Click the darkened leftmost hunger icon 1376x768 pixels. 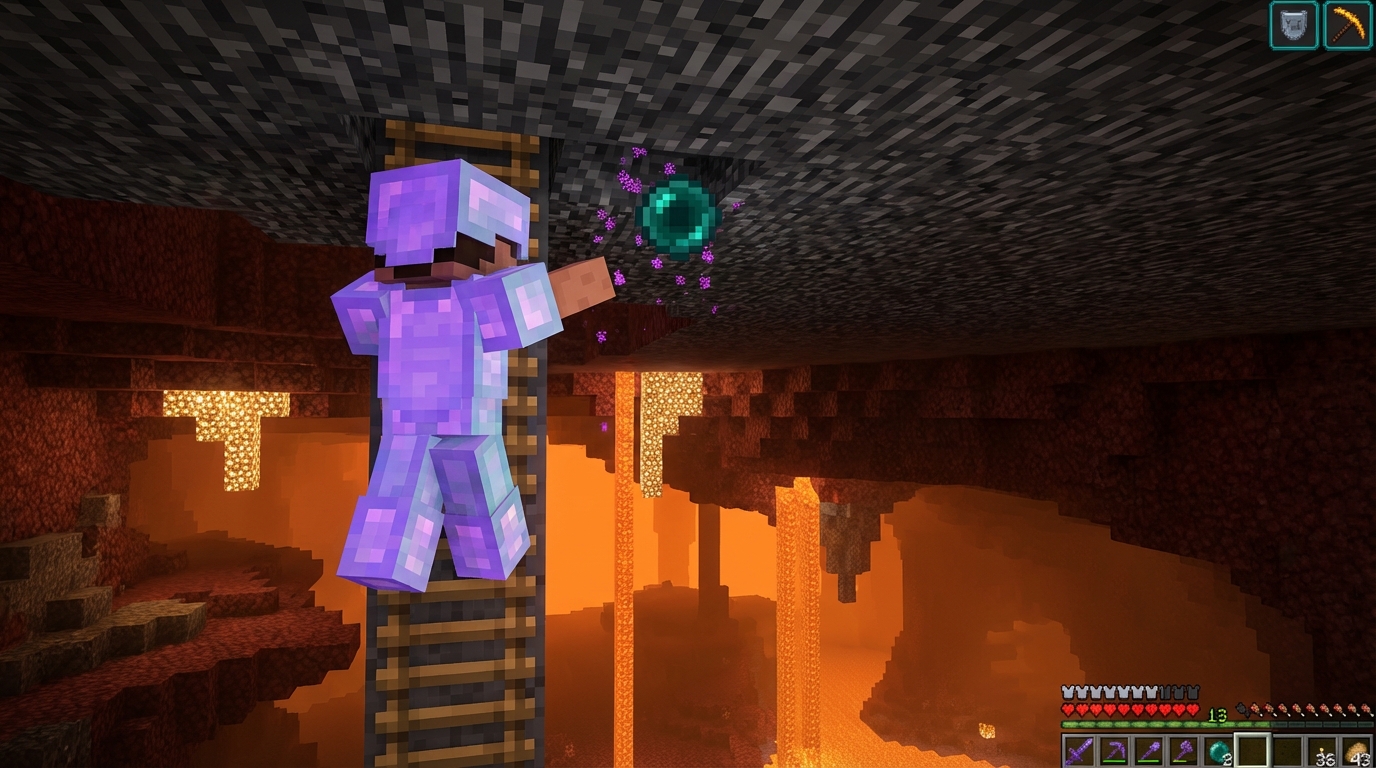(x=1242, y=710)
